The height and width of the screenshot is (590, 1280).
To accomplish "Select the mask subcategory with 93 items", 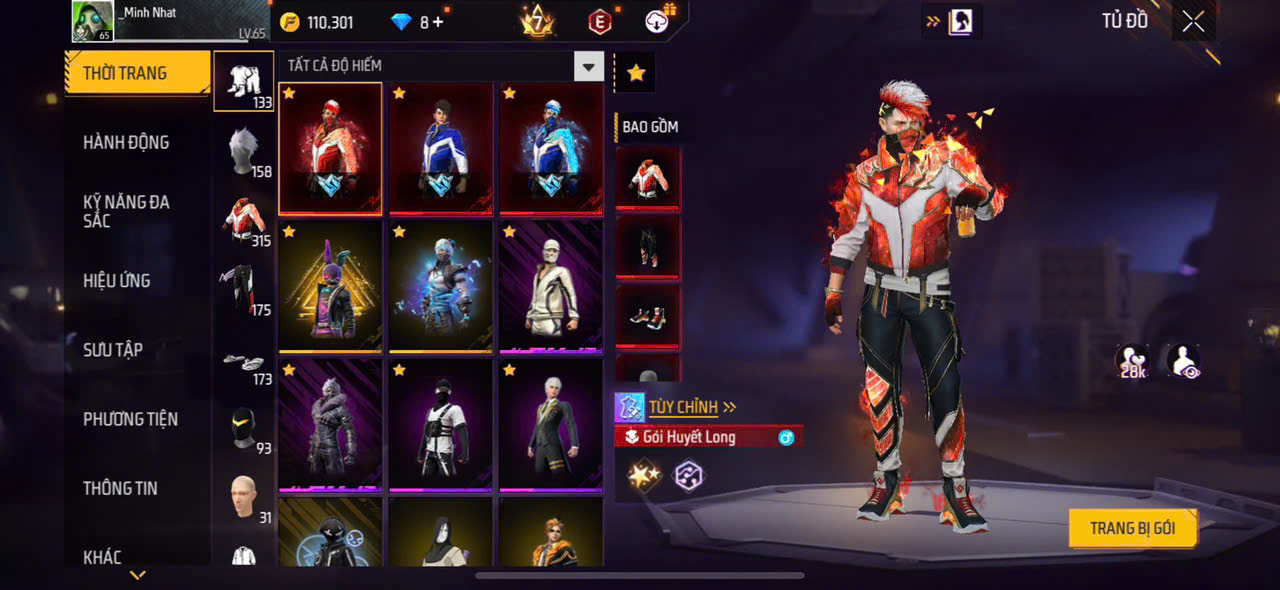I will click(245, 430).
